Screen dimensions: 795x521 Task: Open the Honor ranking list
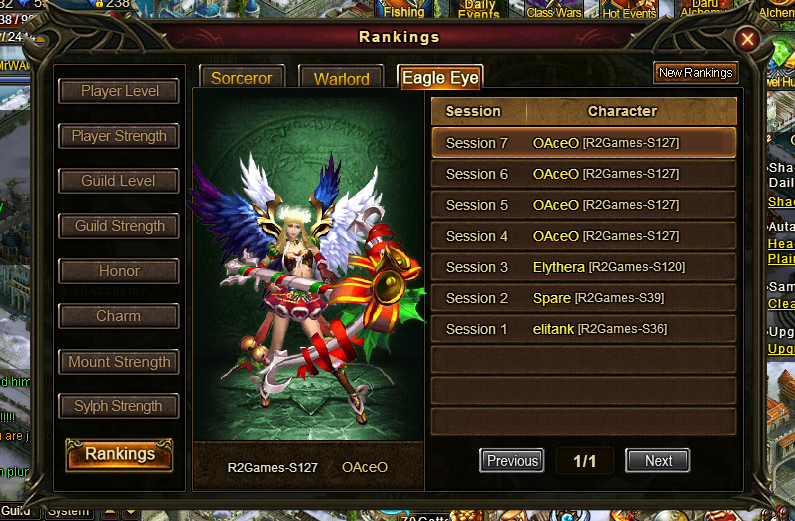tap(120, 271)
